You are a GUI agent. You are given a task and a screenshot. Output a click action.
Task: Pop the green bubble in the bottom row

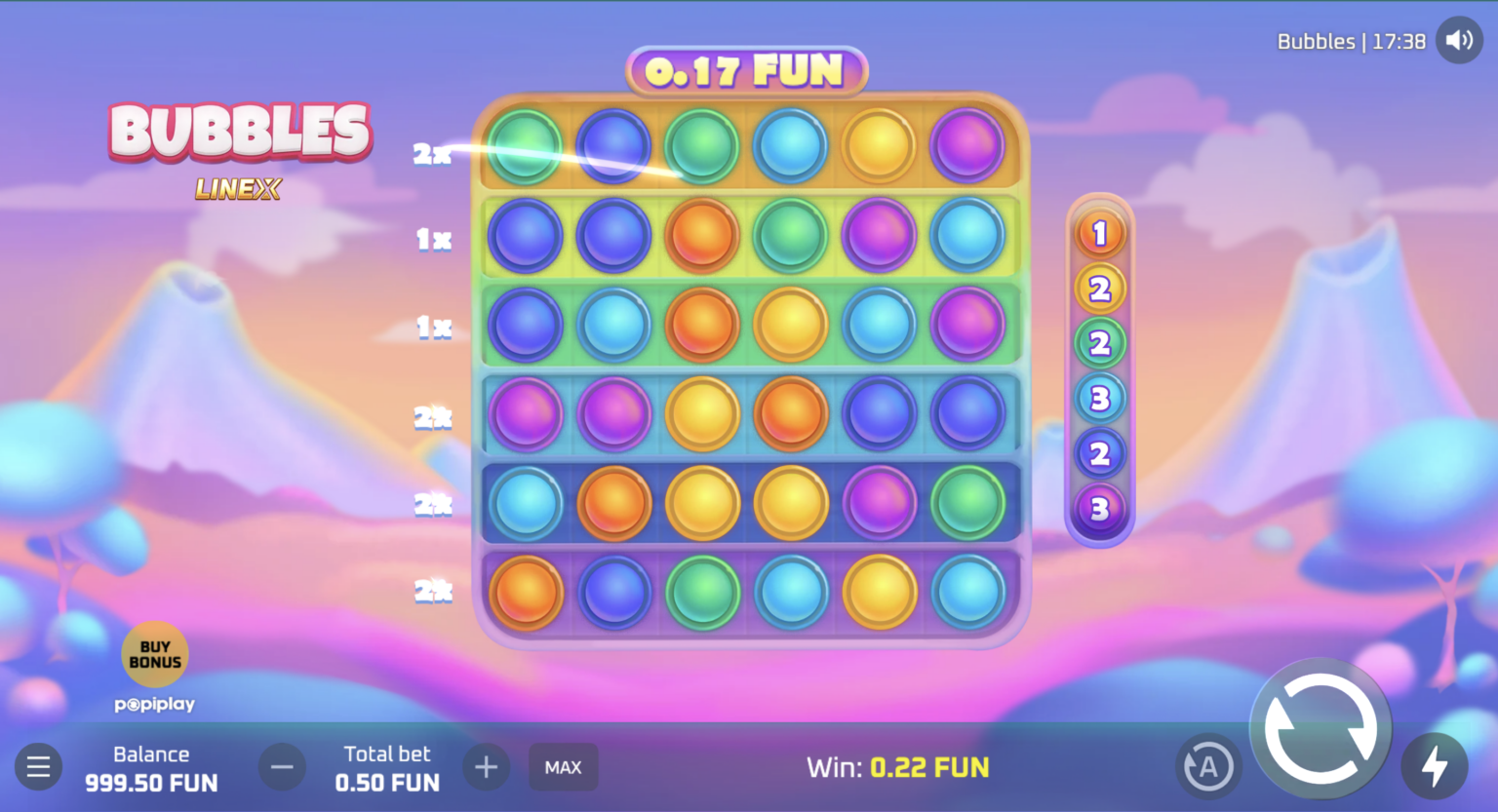tap(702, 592)
